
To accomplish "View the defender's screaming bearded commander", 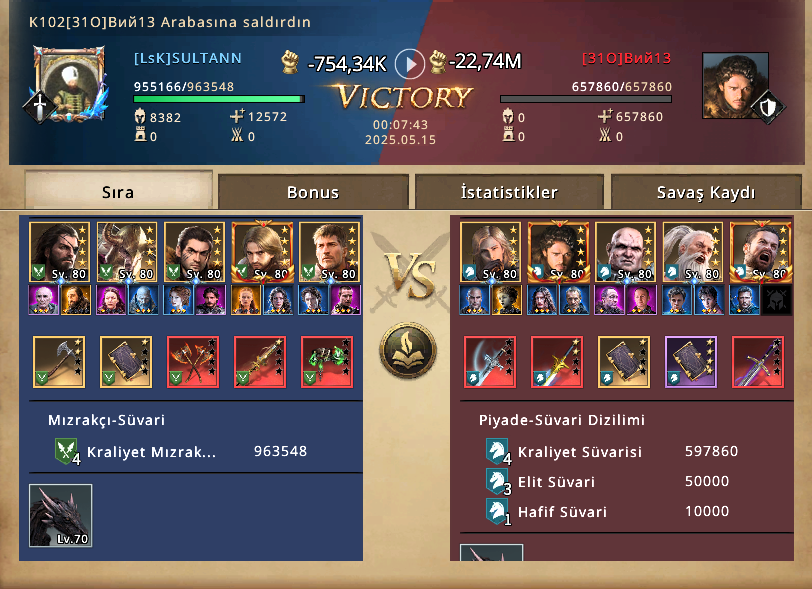I will 757,252.
